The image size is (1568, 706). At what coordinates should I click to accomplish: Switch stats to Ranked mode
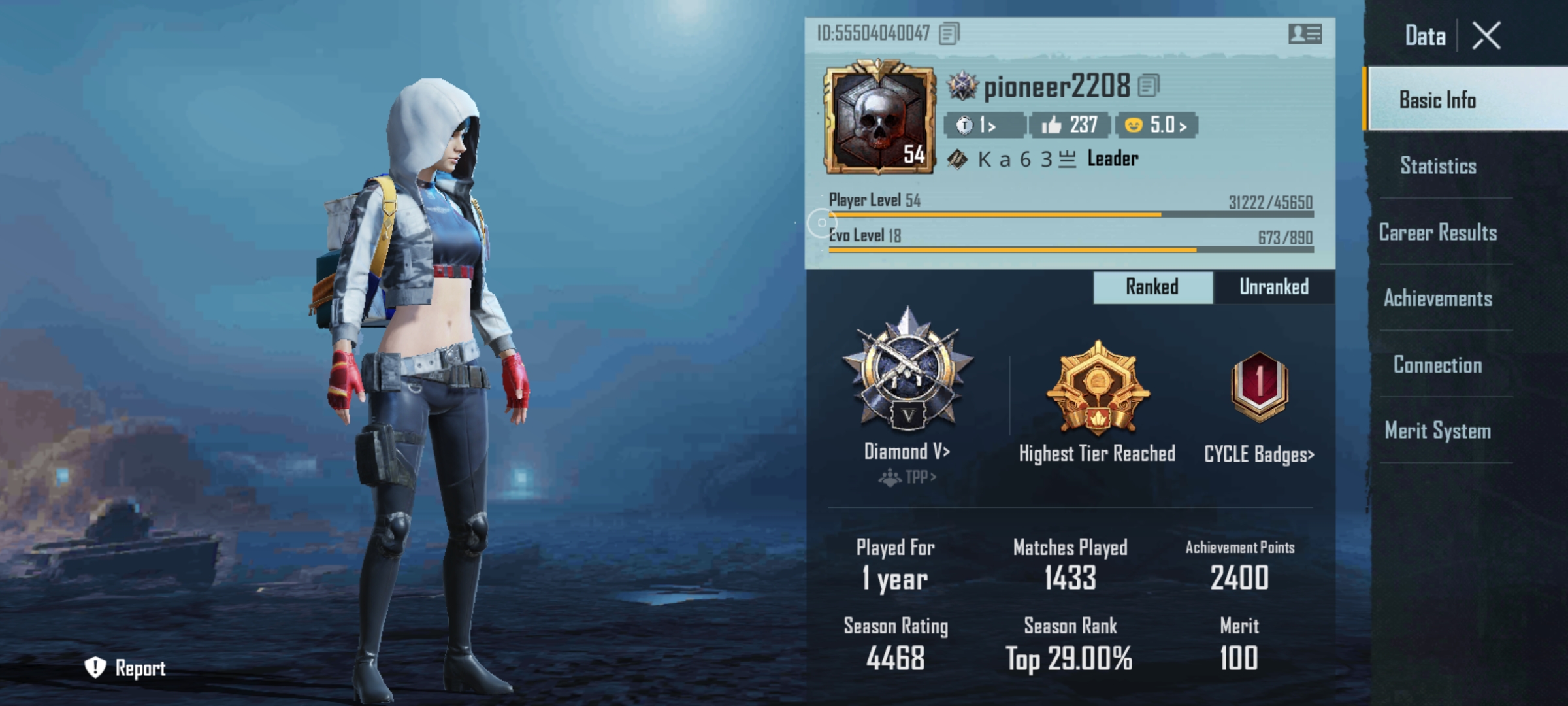pyautogui.click(x=1152, y=286)
